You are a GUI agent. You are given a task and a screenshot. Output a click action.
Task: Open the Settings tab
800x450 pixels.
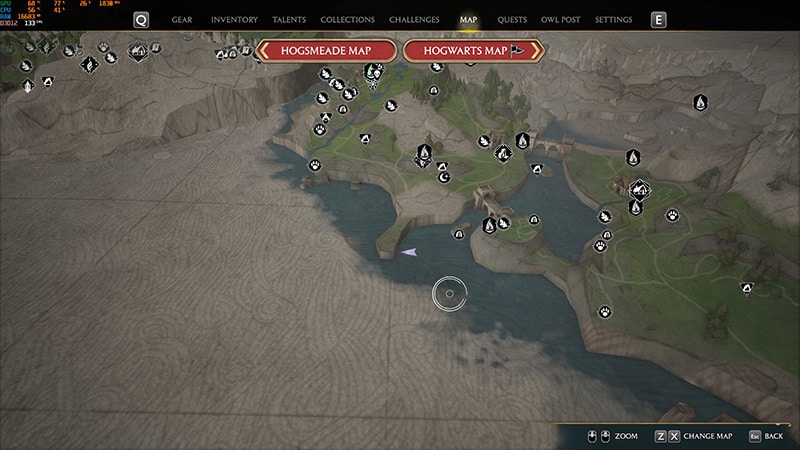pyautogui.click(x=613, y=20)
